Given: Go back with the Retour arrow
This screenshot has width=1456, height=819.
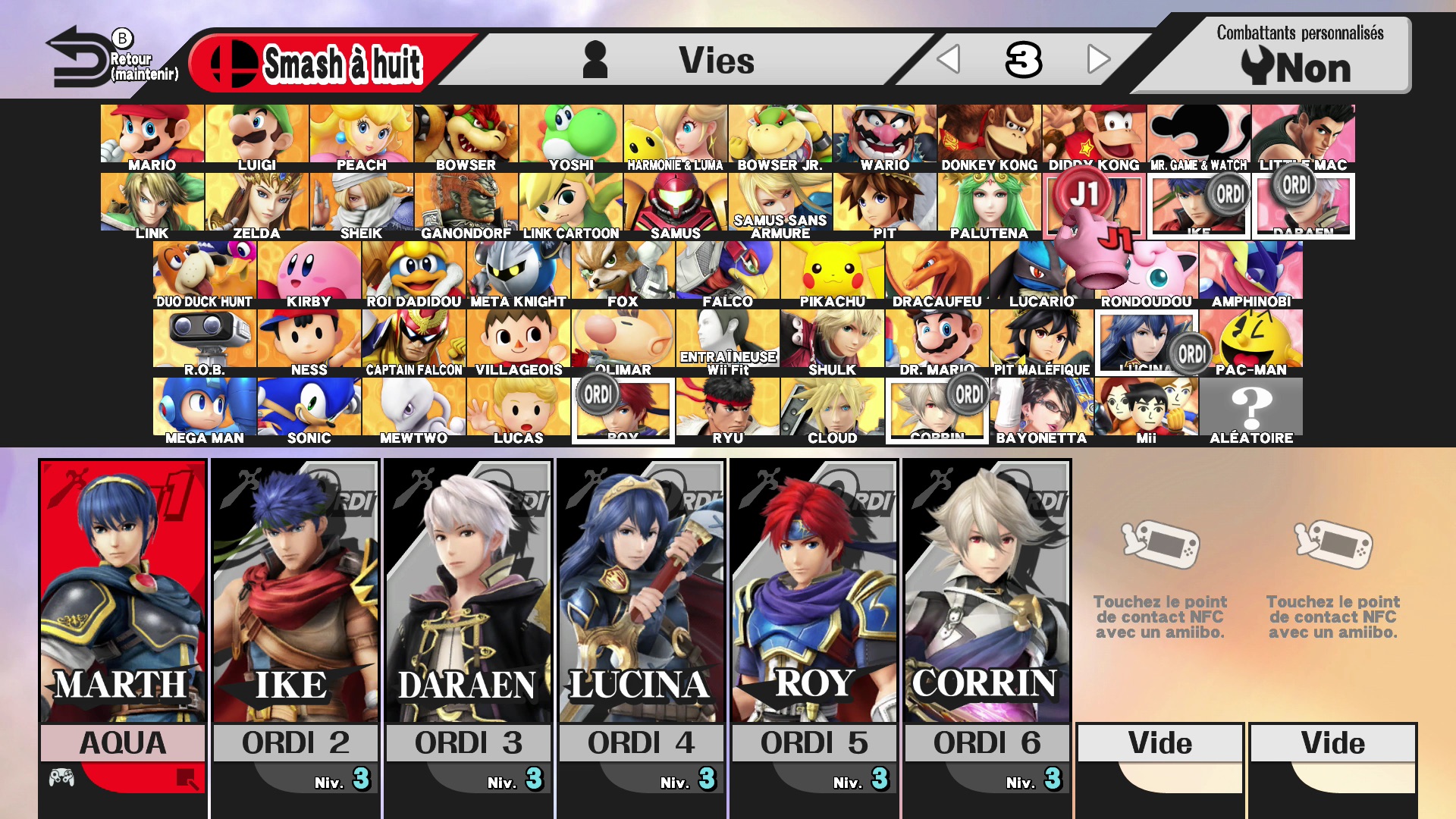Looking at the screenshot, I should coord(80,58).
